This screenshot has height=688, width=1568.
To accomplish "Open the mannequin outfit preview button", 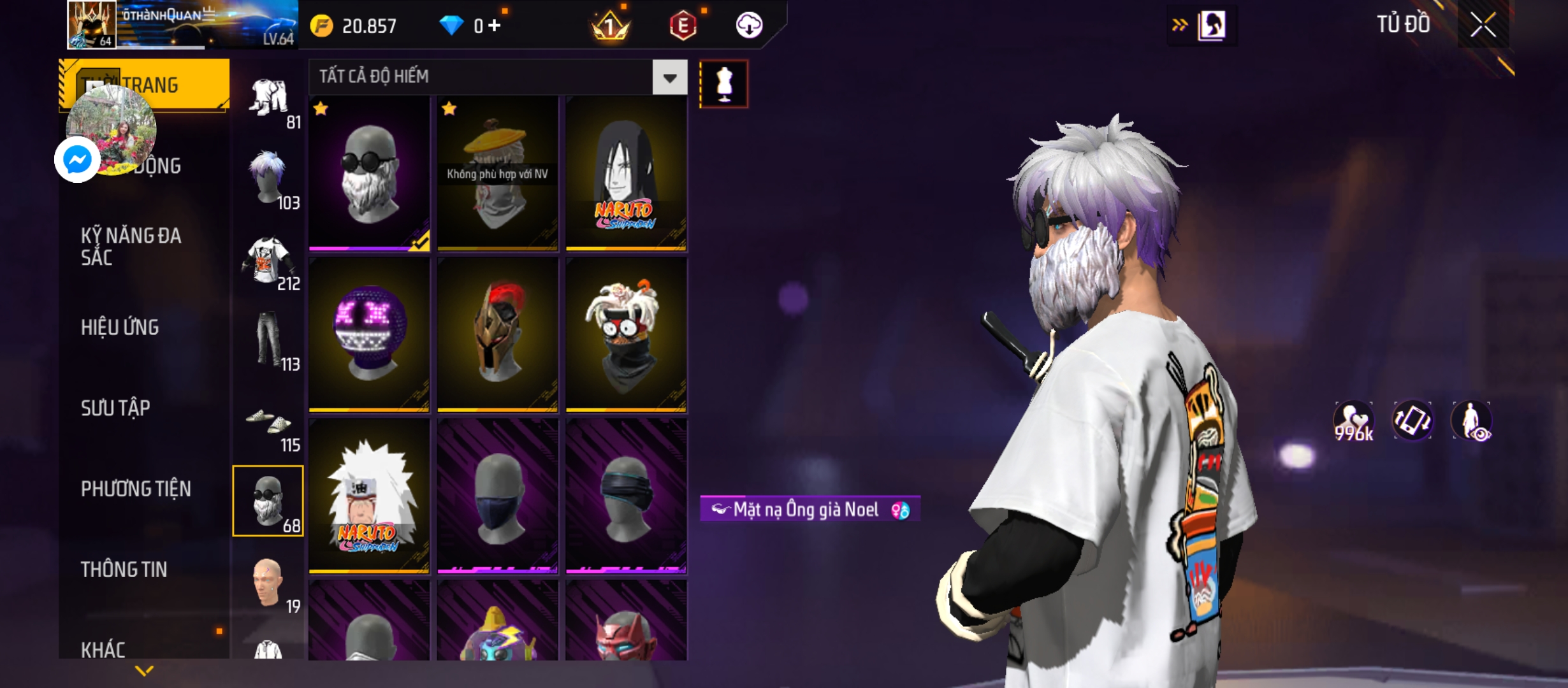I will [x=723, y=84].
